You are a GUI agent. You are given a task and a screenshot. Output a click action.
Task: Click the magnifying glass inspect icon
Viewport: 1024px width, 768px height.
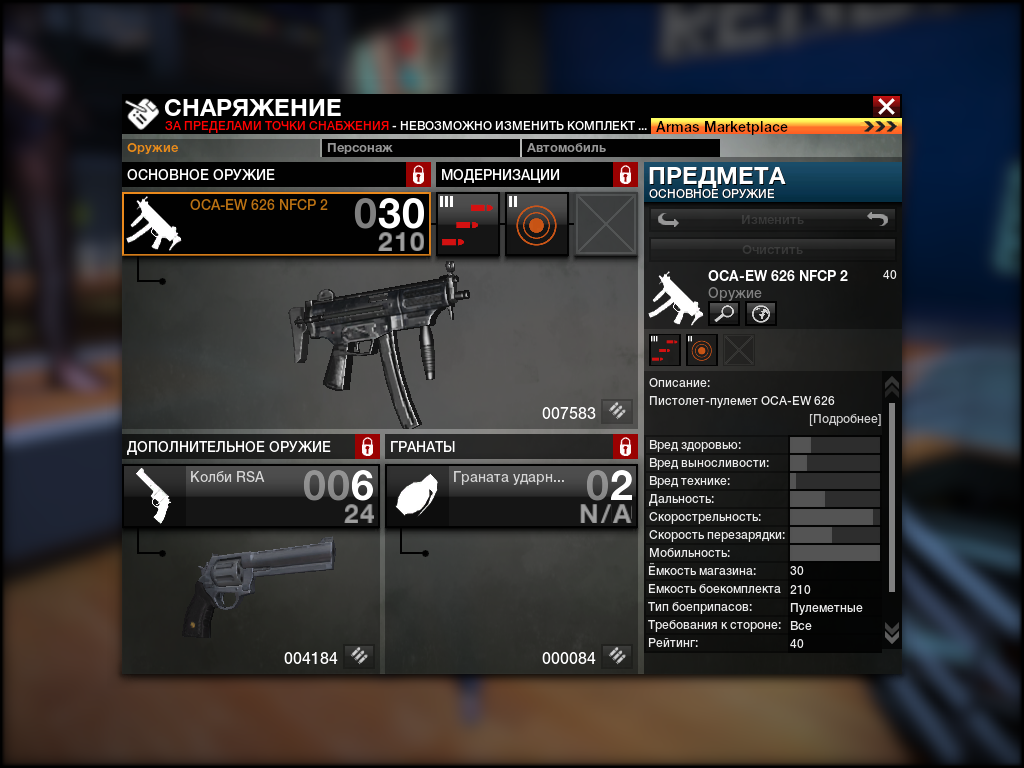click(724, 314)
